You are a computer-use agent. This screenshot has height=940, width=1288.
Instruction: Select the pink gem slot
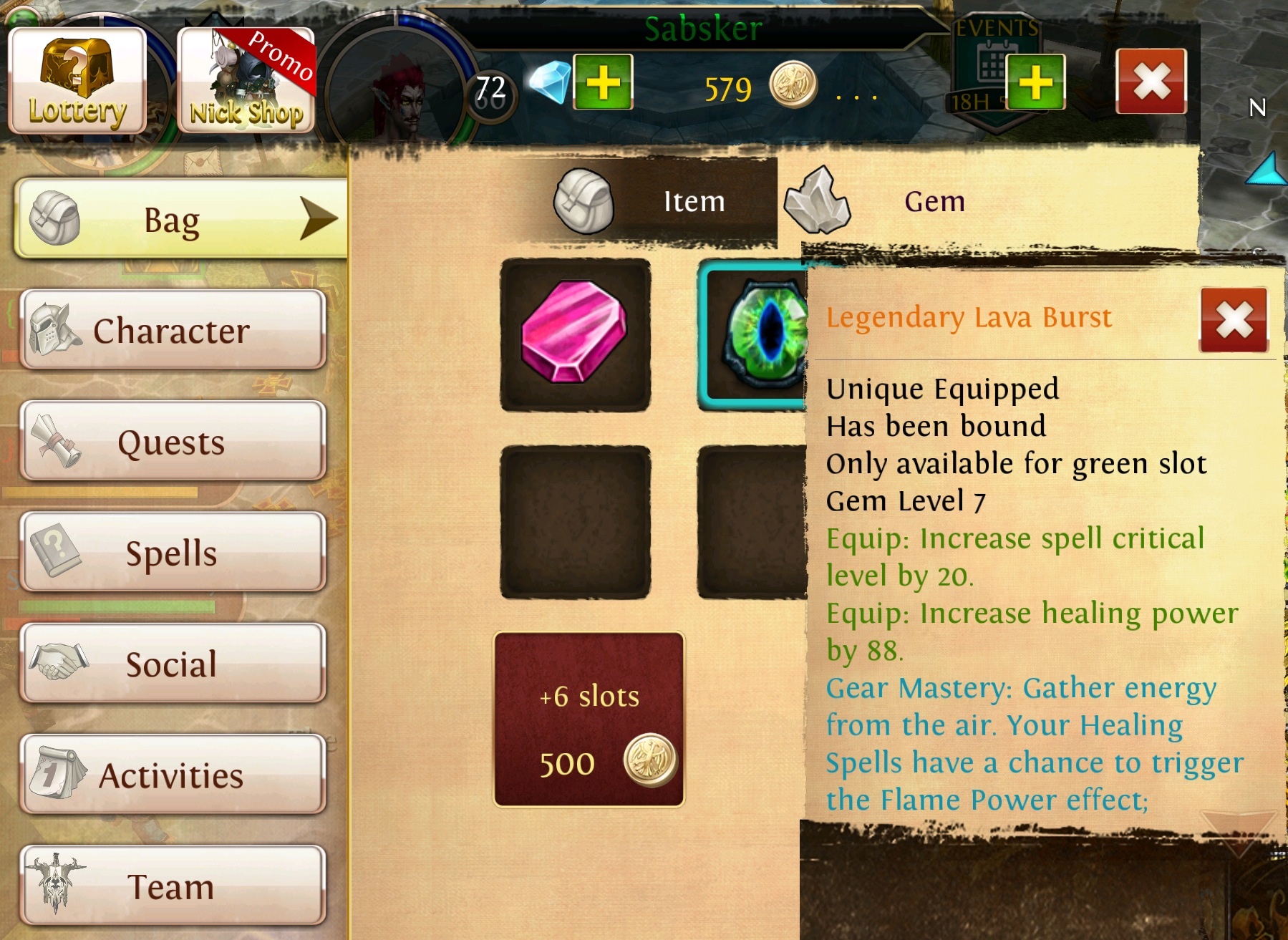(575, 334)
